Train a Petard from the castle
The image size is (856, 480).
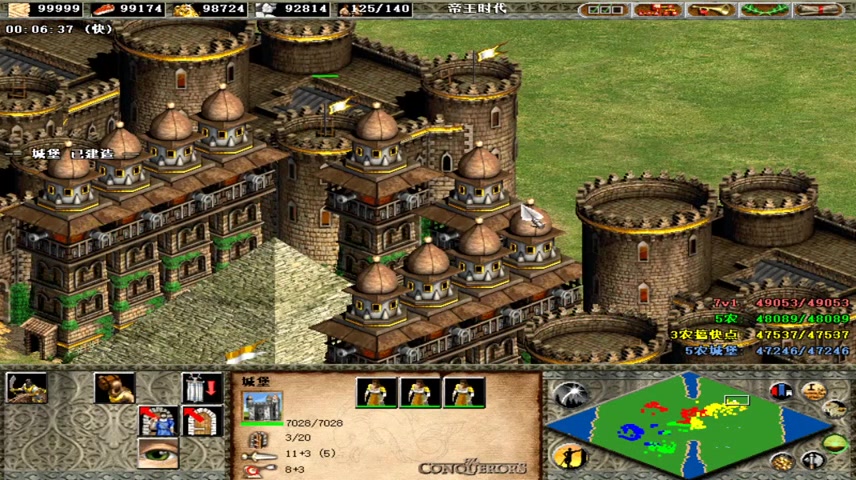pos(114,388)
